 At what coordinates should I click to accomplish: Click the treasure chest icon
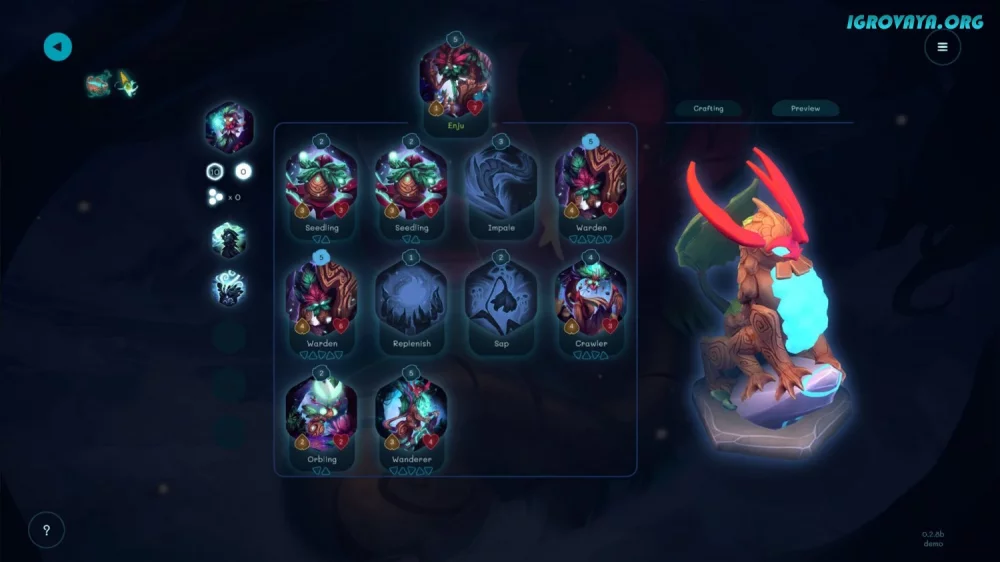[98, 83]
